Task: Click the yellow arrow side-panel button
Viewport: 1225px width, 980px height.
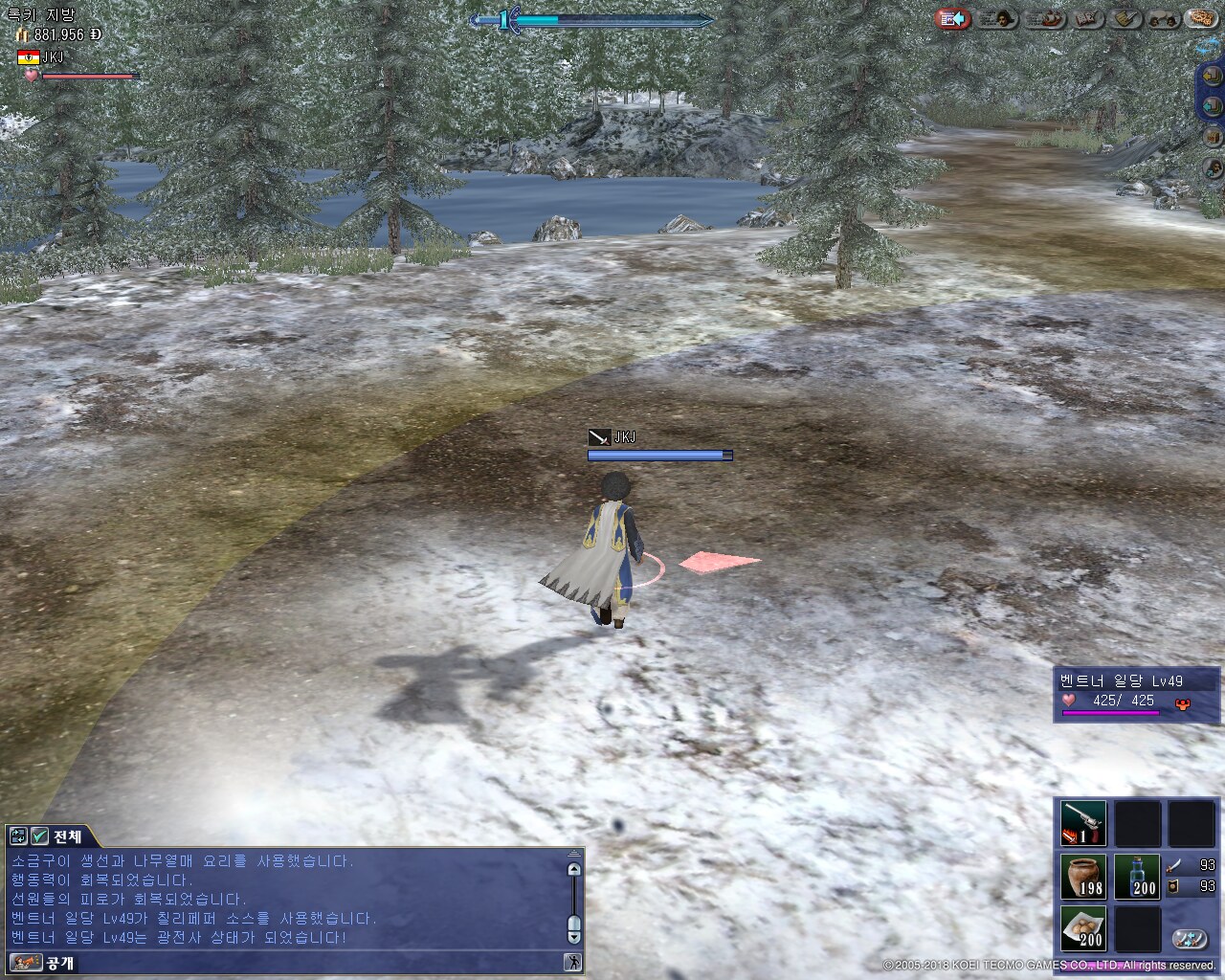Action: pyautogui.click(x=1212, y=77)
